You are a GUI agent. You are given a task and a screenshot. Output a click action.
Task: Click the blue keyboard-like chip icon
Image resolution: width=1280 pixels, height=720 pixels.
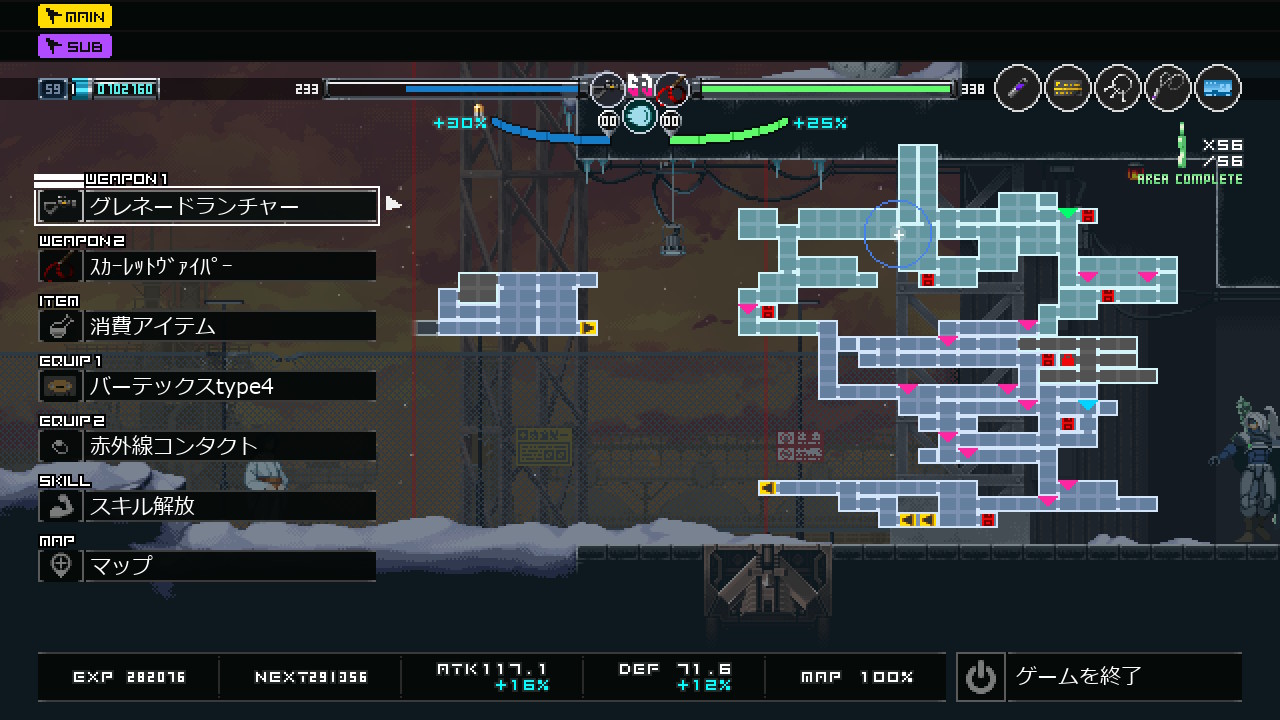click(x=1217, y=88)
